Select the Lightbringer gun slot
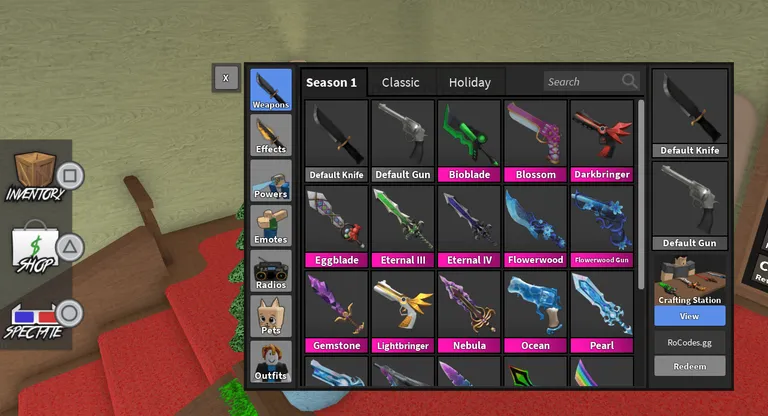768x416 pixels. point(403,312)
